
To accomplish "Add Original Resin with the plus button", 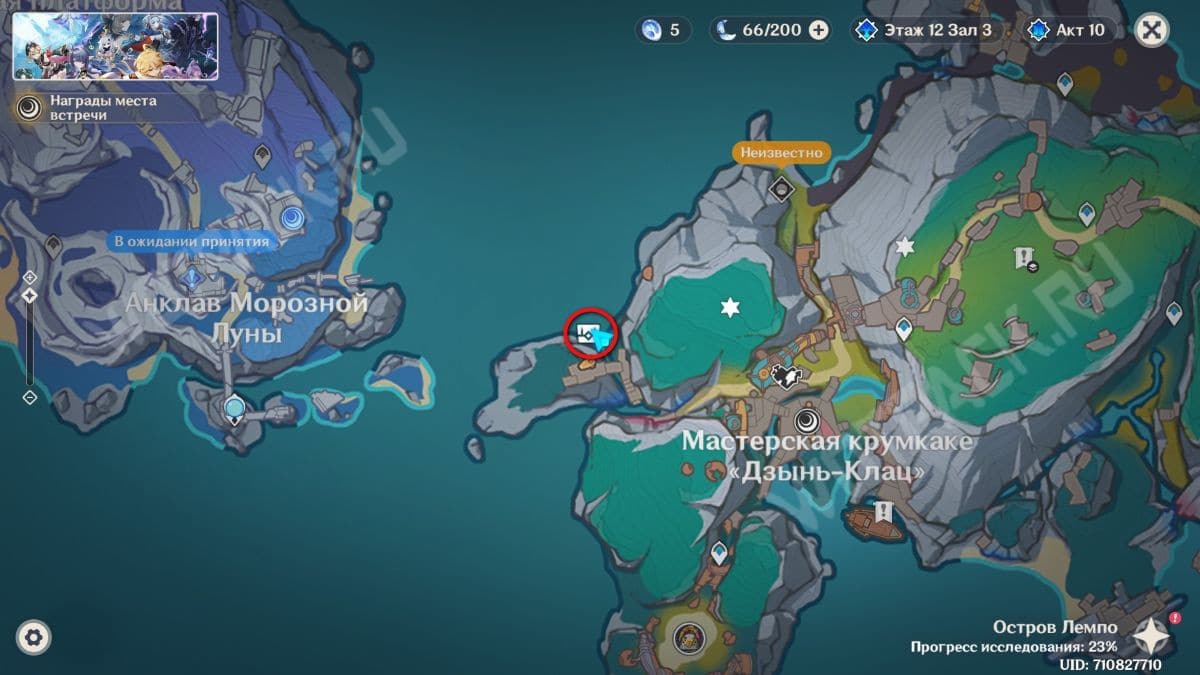I will coord(818,30).
